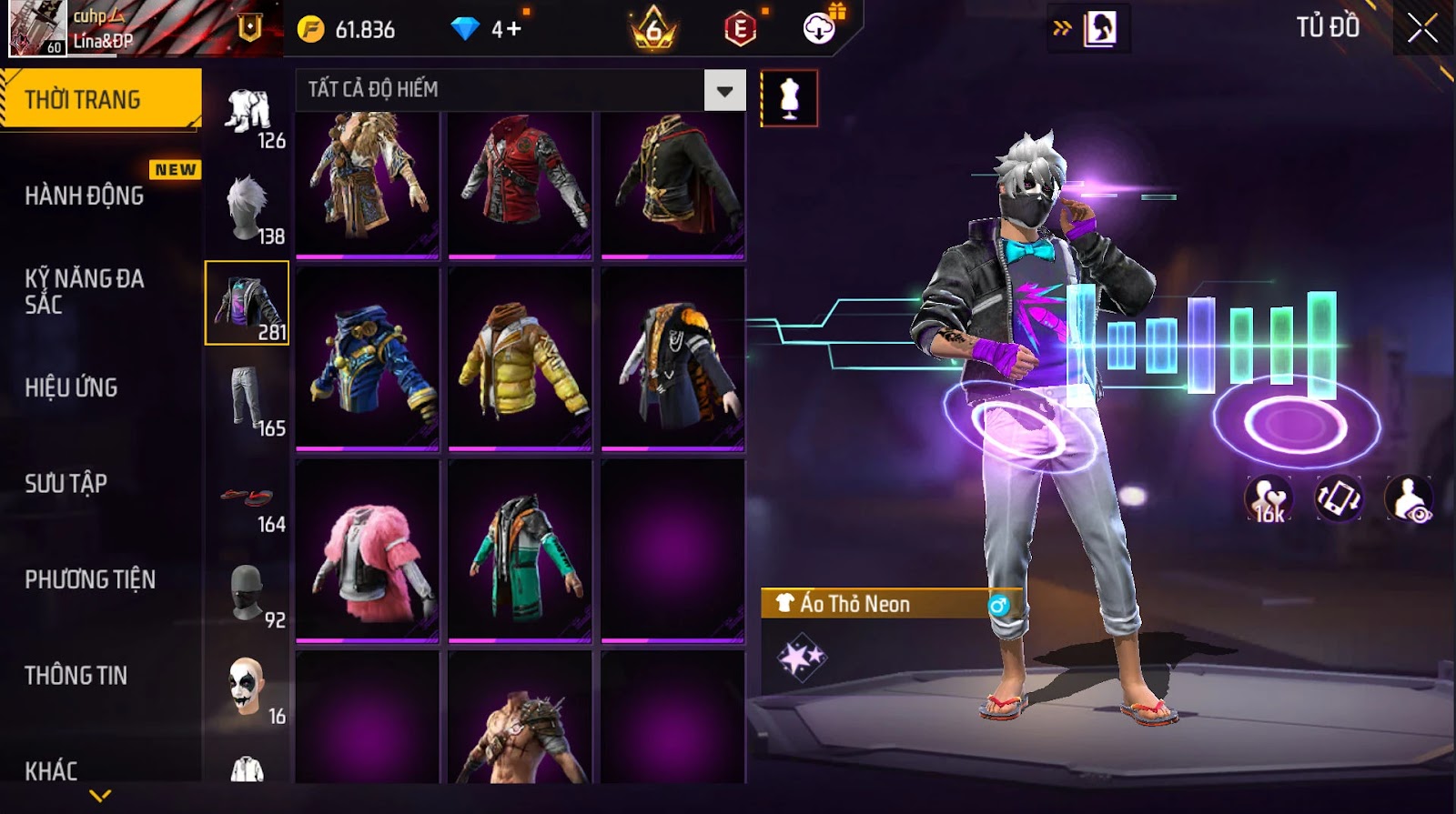Select the yellow puffer jacket
This screenshot has width=1456, height=814.
click(x=521, y=358)
